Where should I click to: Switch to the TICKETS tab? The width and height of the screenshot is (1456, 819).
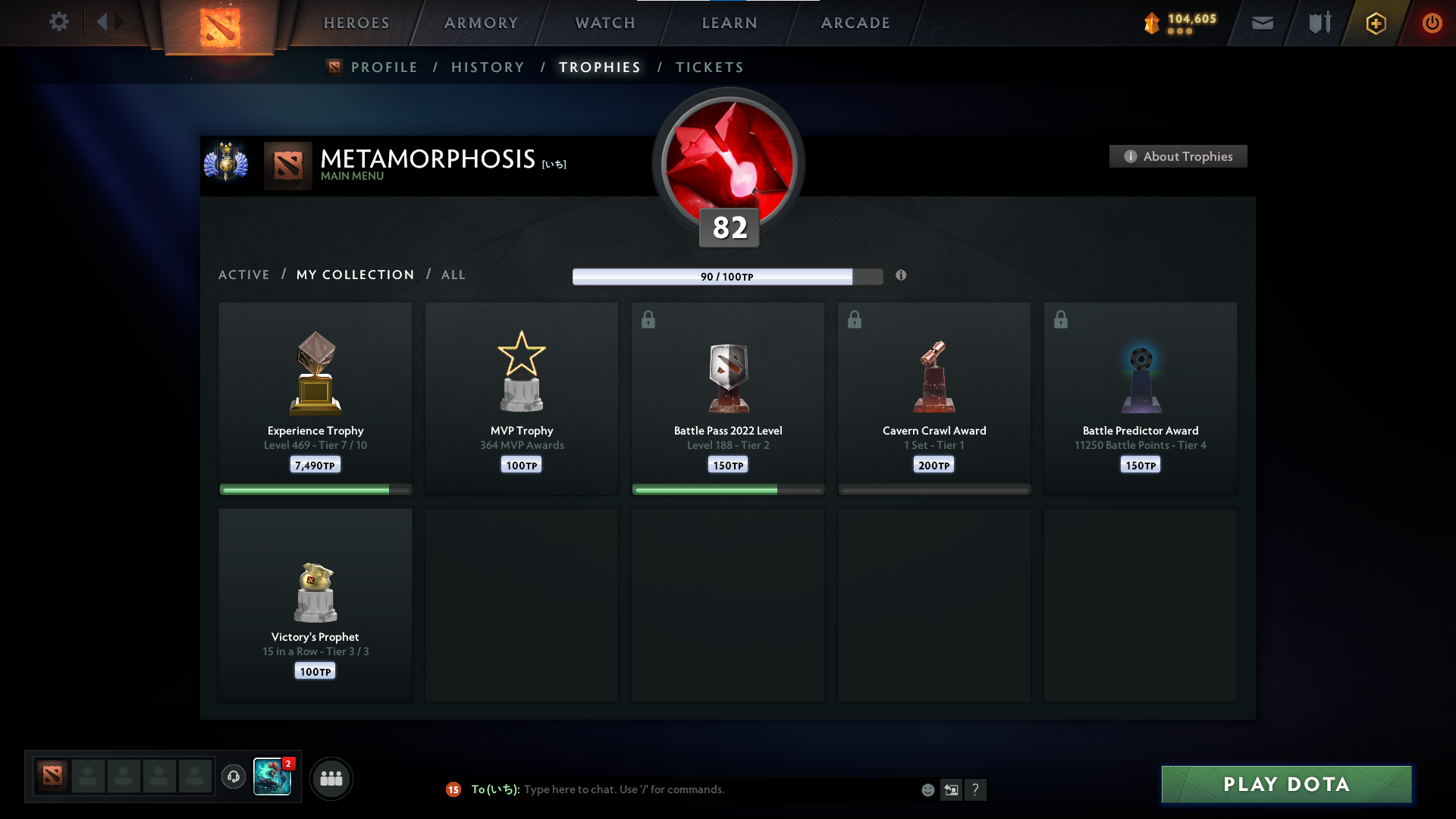[x=709, y=67]
